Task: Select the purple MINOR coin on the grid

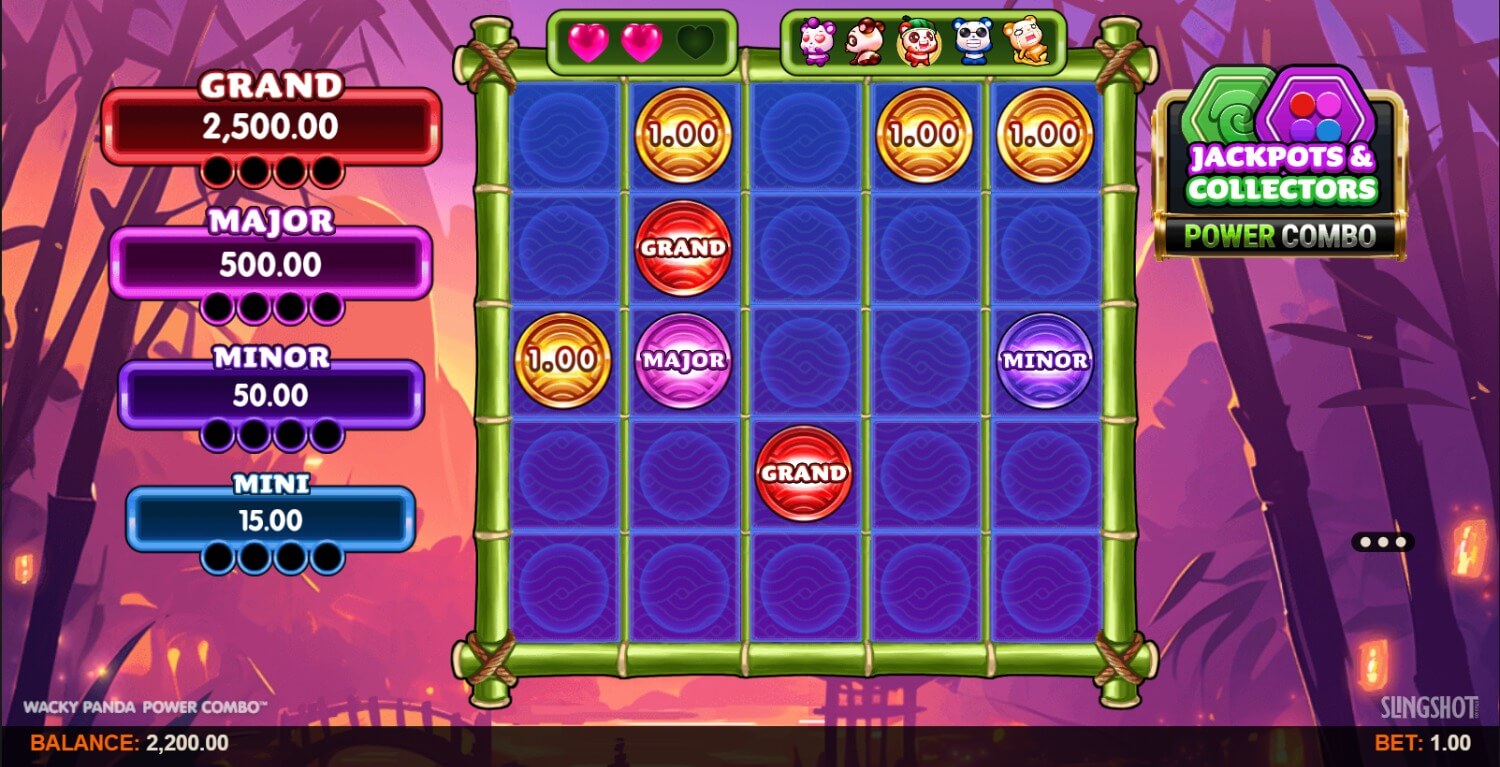Action: (x=1045, y=360)
